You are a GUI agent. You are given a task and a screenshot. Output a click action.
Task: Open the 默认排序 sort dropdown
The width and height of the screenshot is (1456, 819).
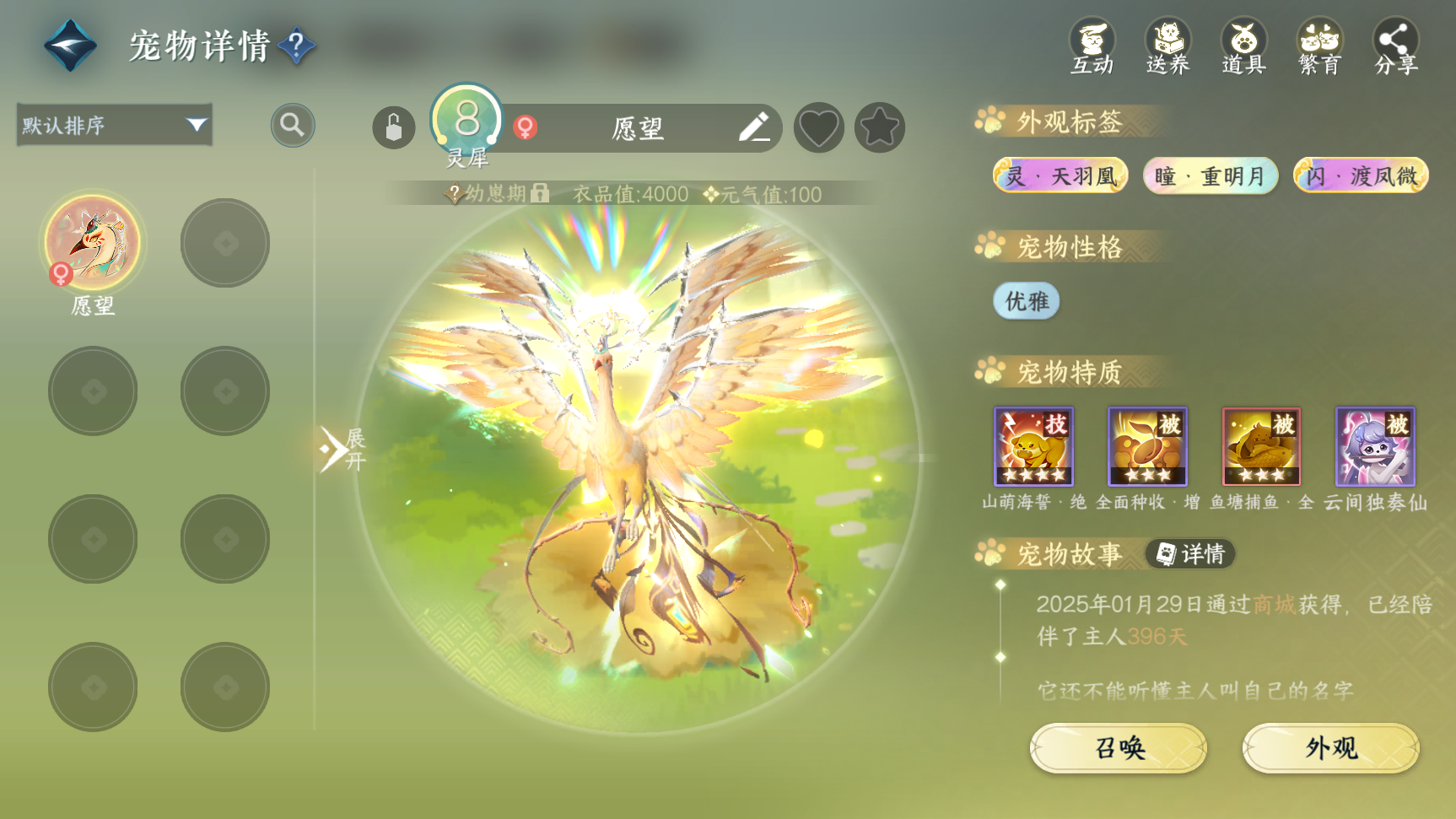pos(115,126)
